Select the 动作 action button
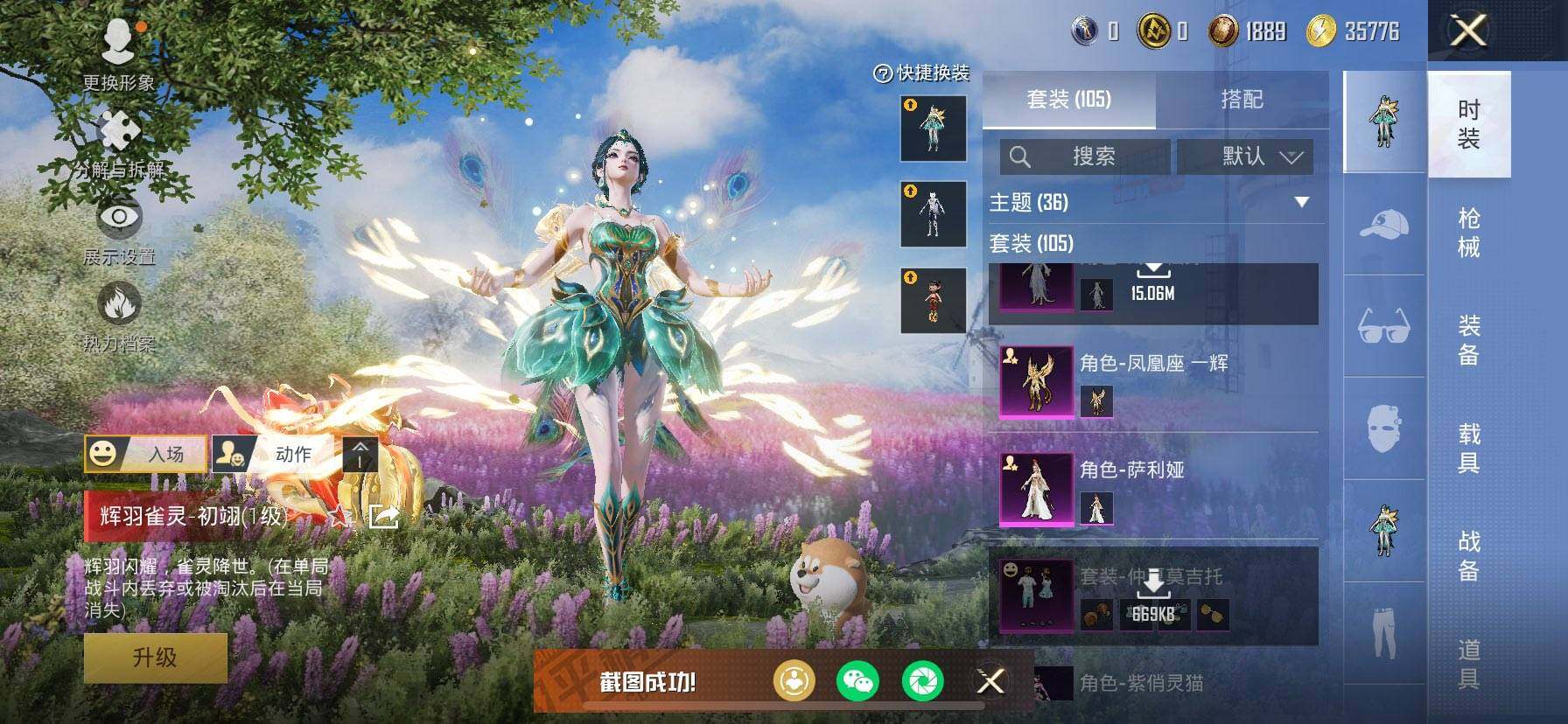This screenshot has width=1568, height=724. (272, 454)
